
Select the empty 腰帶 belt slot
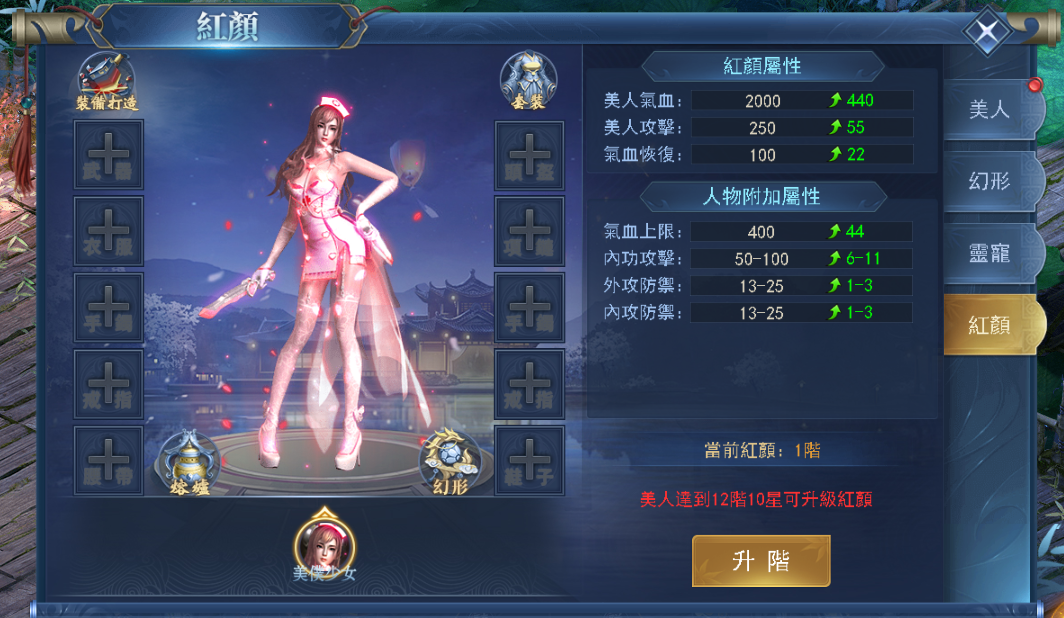click(x=109, y=460)
